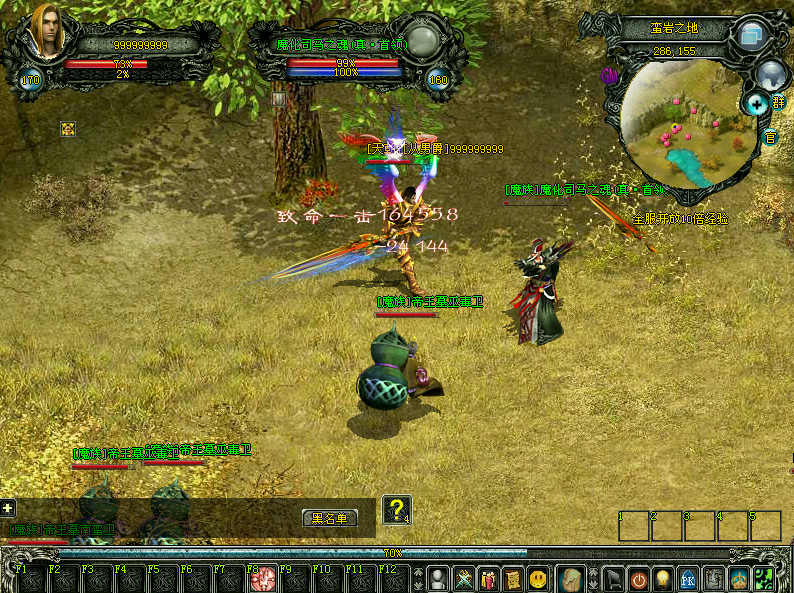
Task: Open the 群 group button
Action: click(x=778, y=102)
